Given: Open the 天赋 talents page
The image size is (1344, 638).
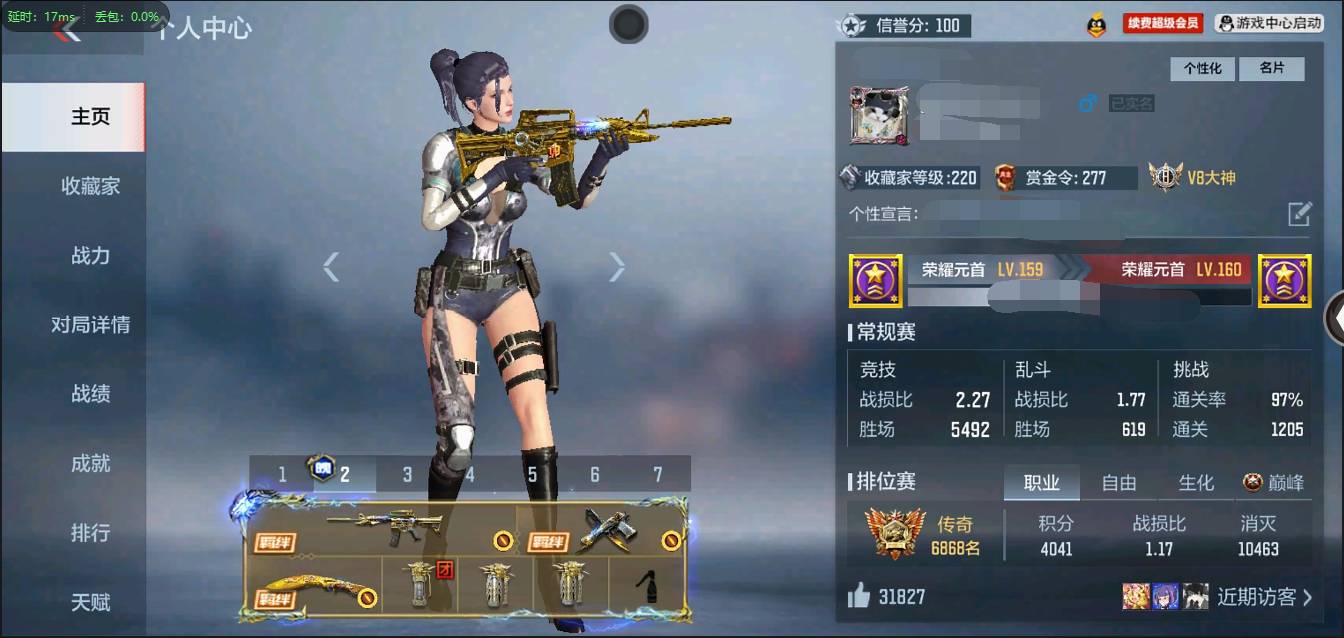Looking at the screenshot, I should coord(90,603).
